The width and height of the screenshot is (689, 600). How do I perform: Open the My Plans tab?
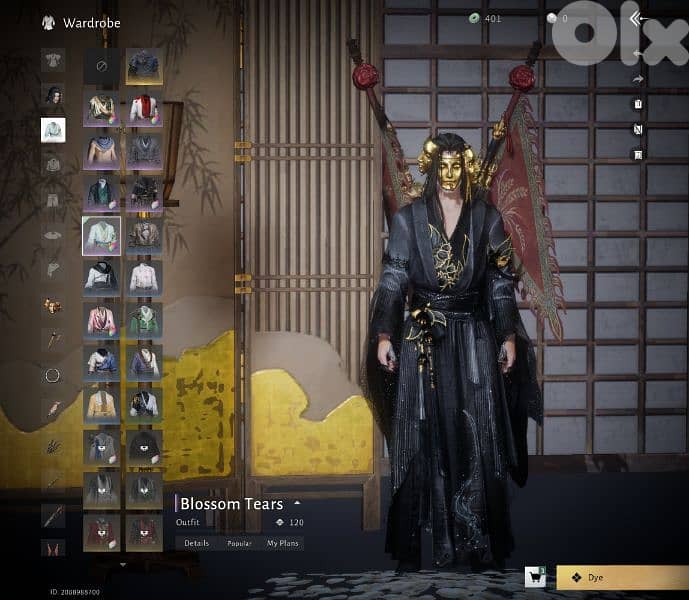tap(283, 543)
